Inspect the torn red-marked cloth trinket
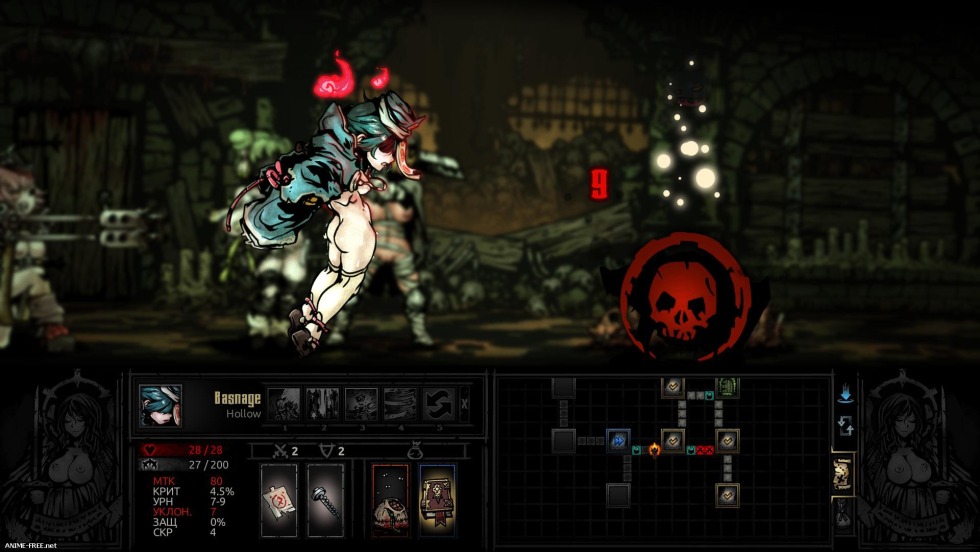 click(278, 499)
